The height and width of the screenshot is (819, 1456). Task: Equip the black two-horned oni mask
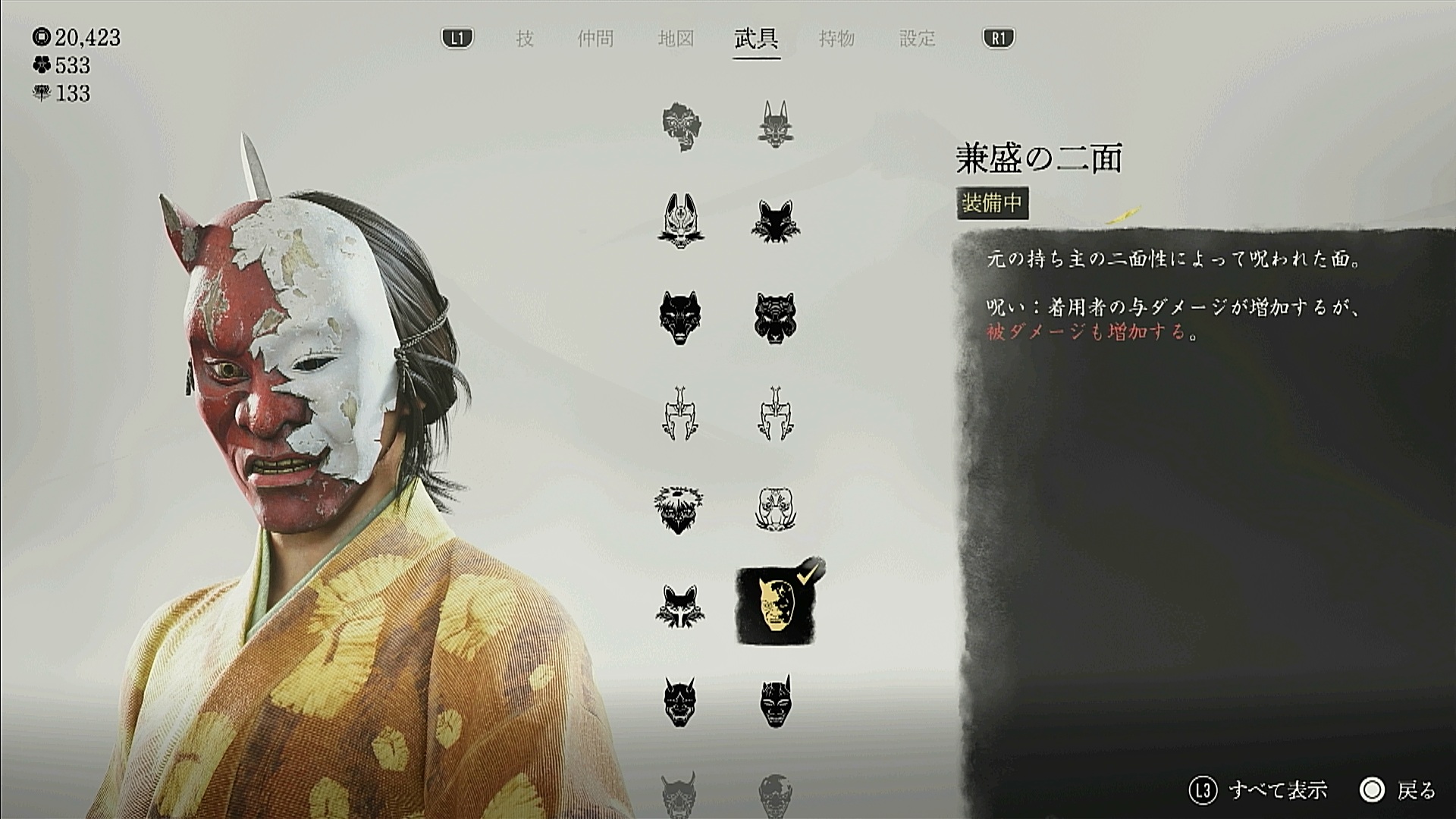tap(679, 701)
